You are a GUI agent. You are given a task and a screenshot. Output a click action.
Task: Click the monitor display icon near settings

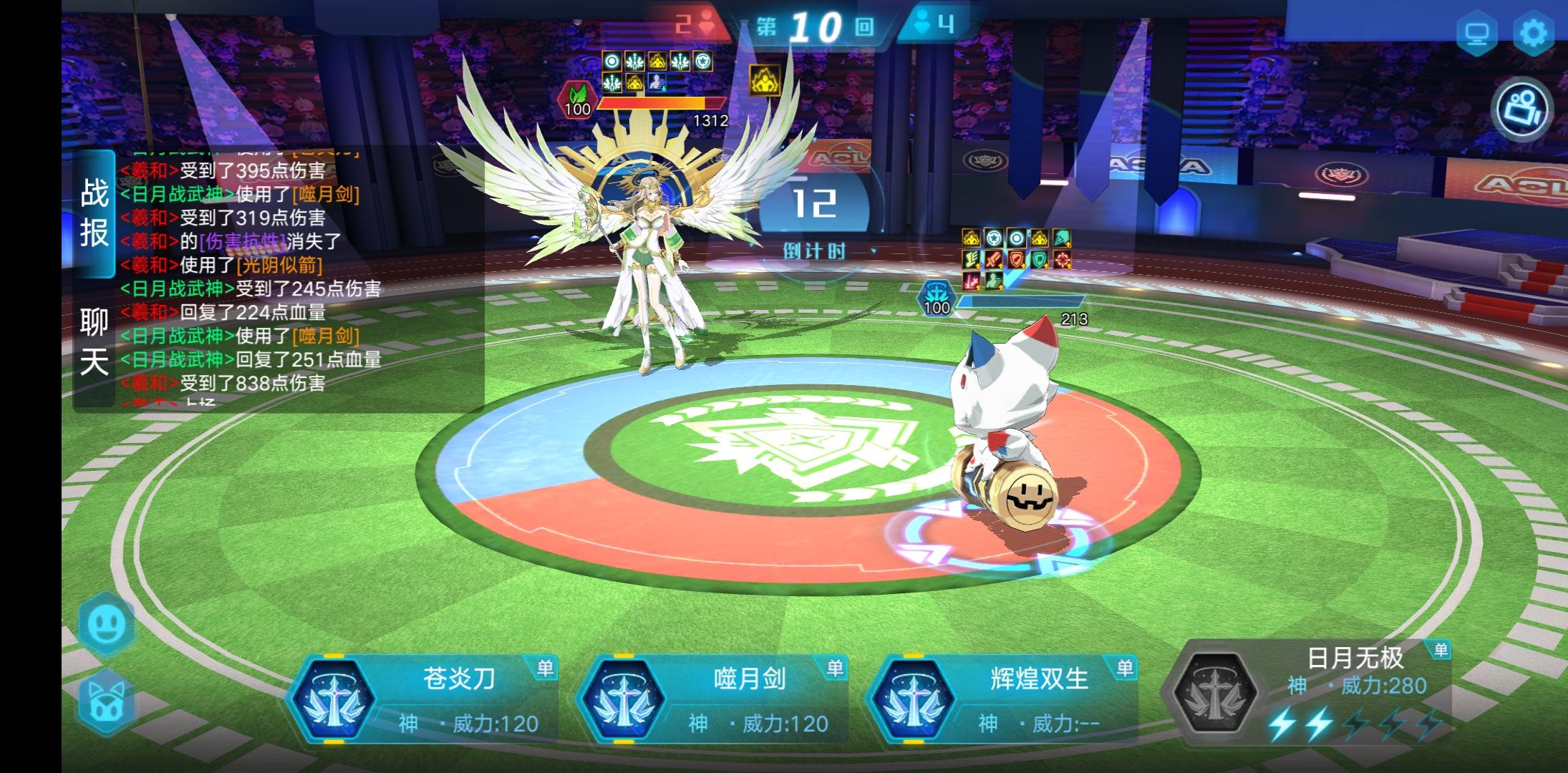click(x=1476, y=31)
